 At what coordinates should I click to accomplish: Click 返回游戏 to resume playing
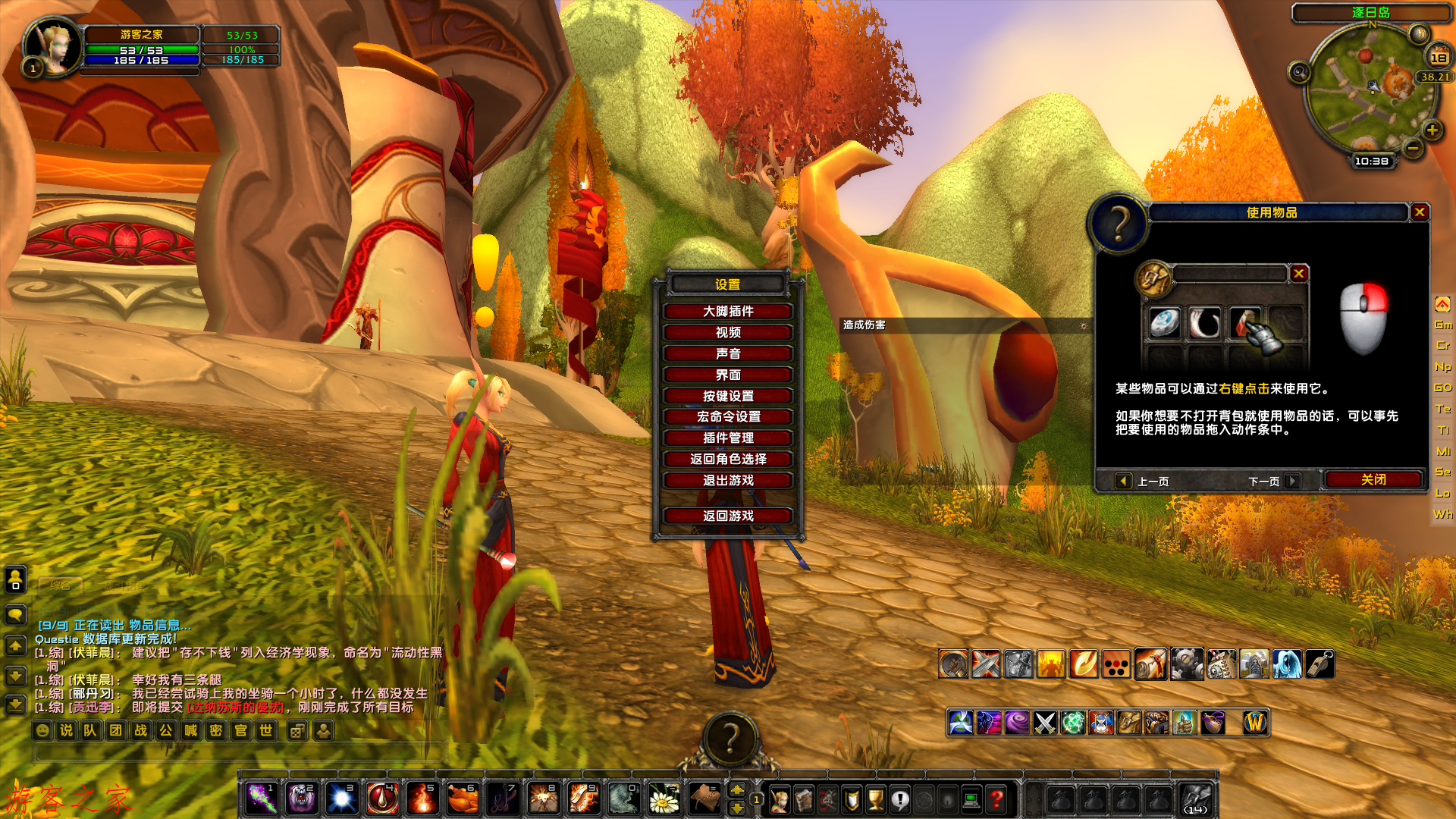tap(728, 516)
